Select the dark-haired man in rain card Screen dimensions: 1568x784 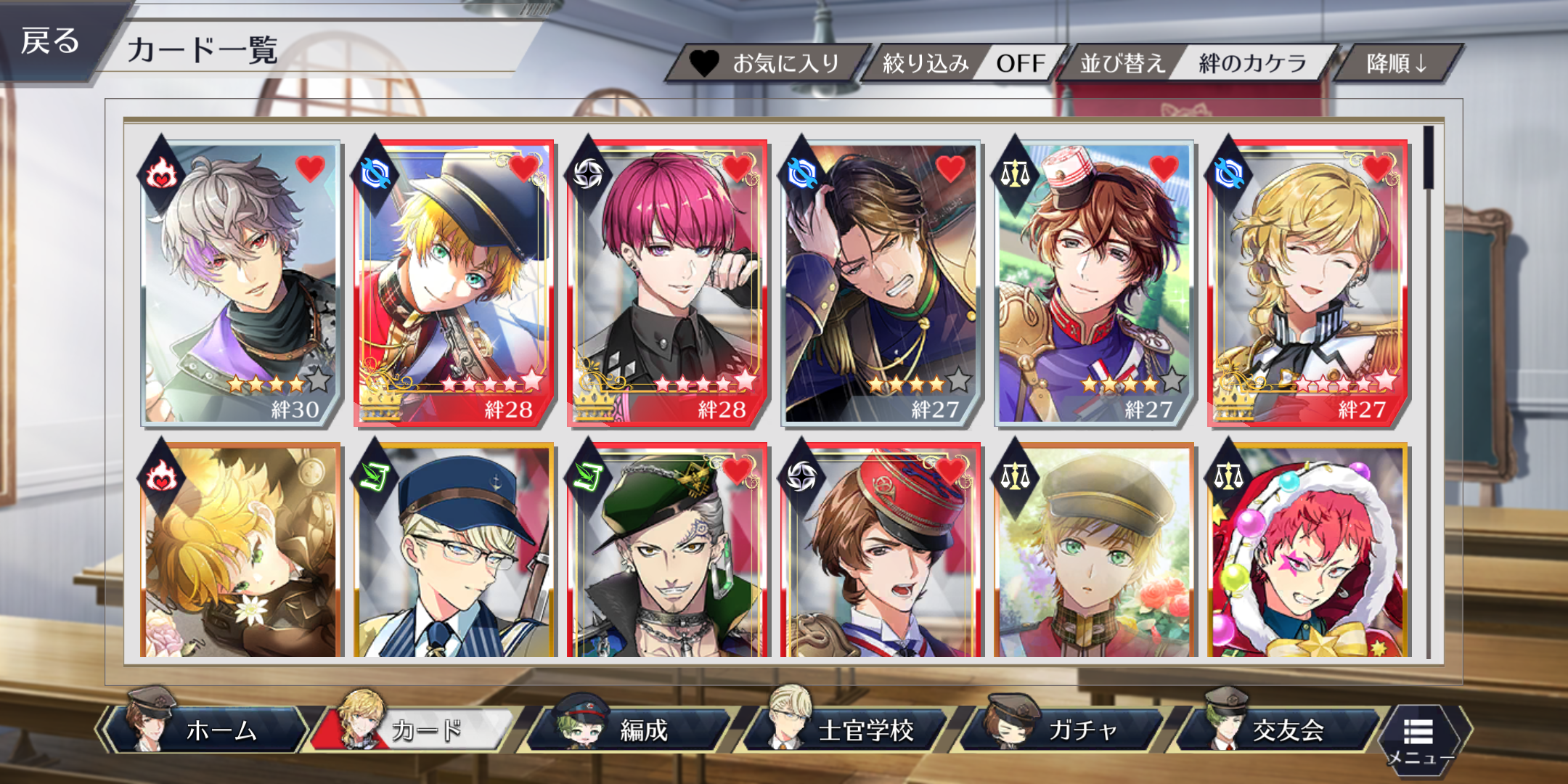coord(881,283)
